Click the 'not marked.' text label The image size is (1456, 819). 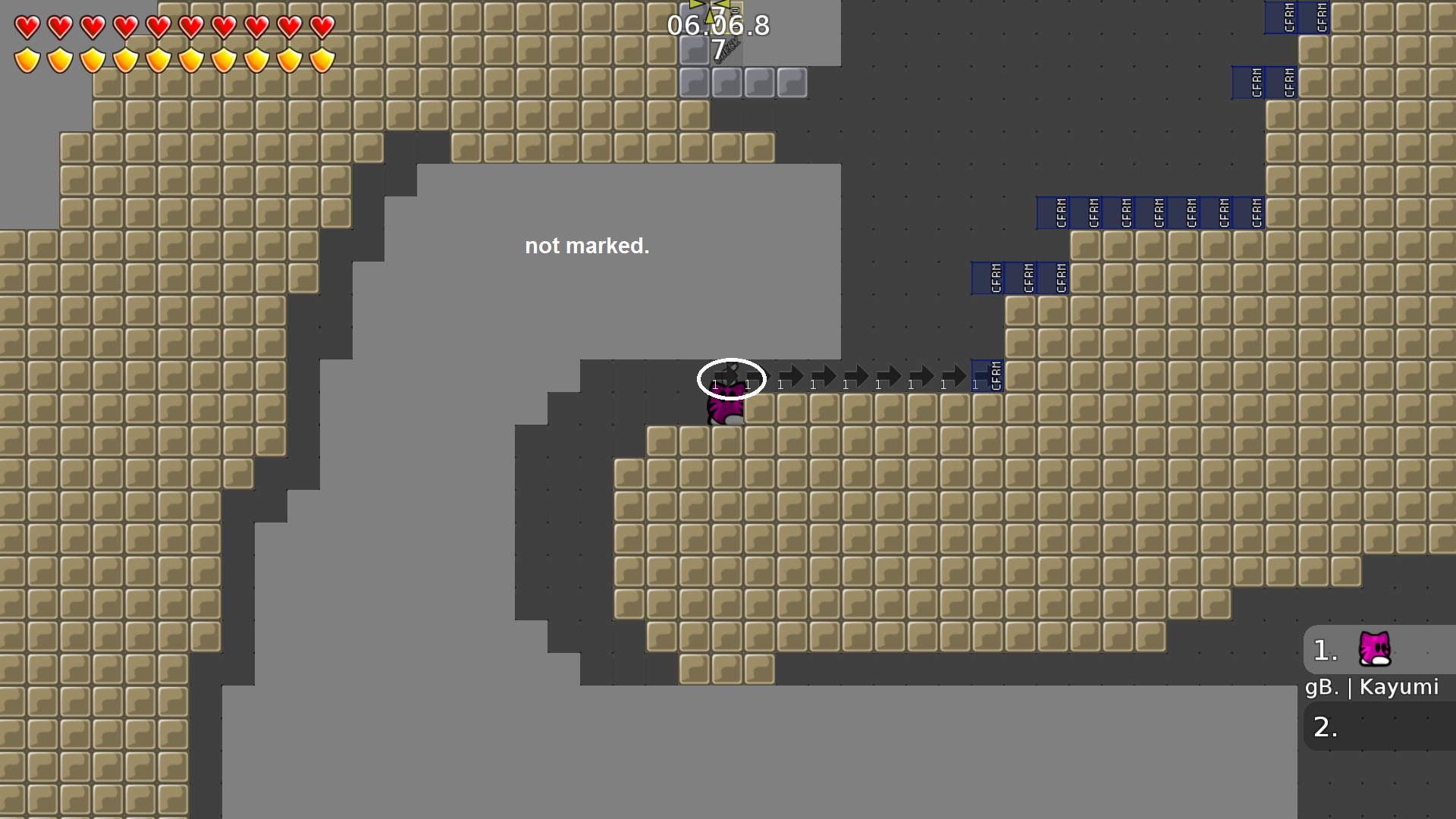coord(588,246)
